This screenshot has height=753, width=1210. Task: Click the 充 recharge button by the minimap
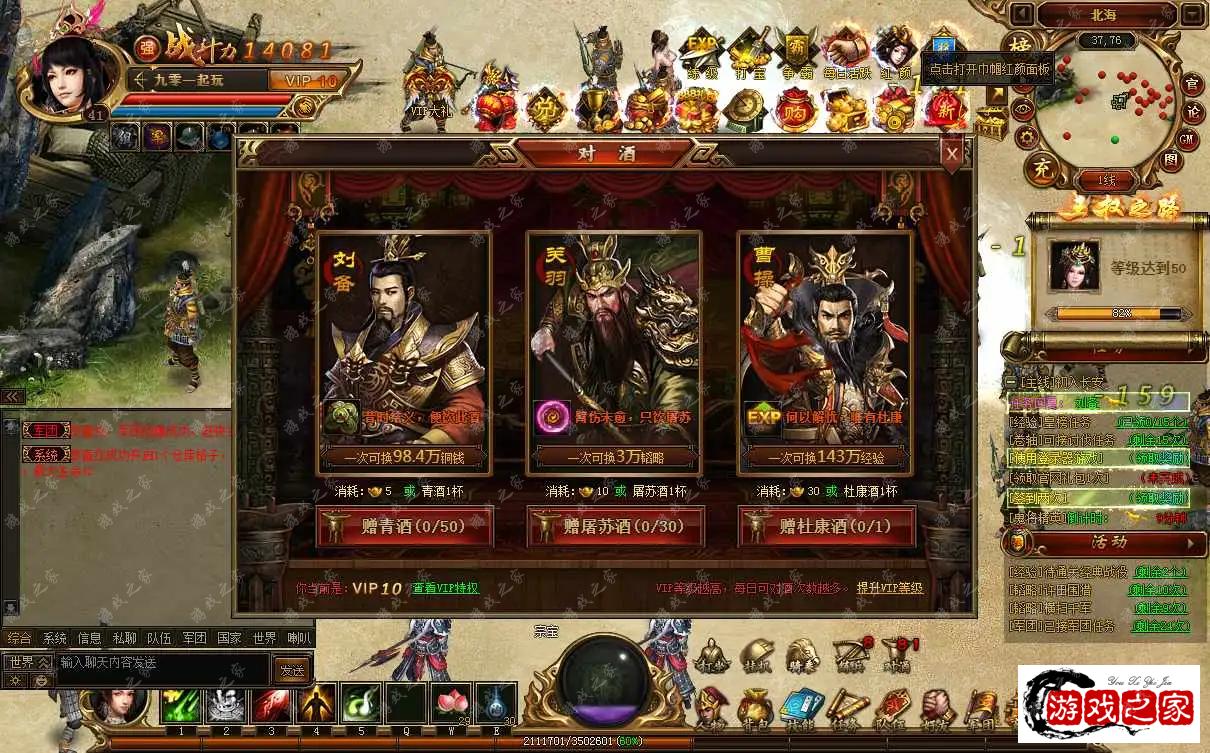1043,165
